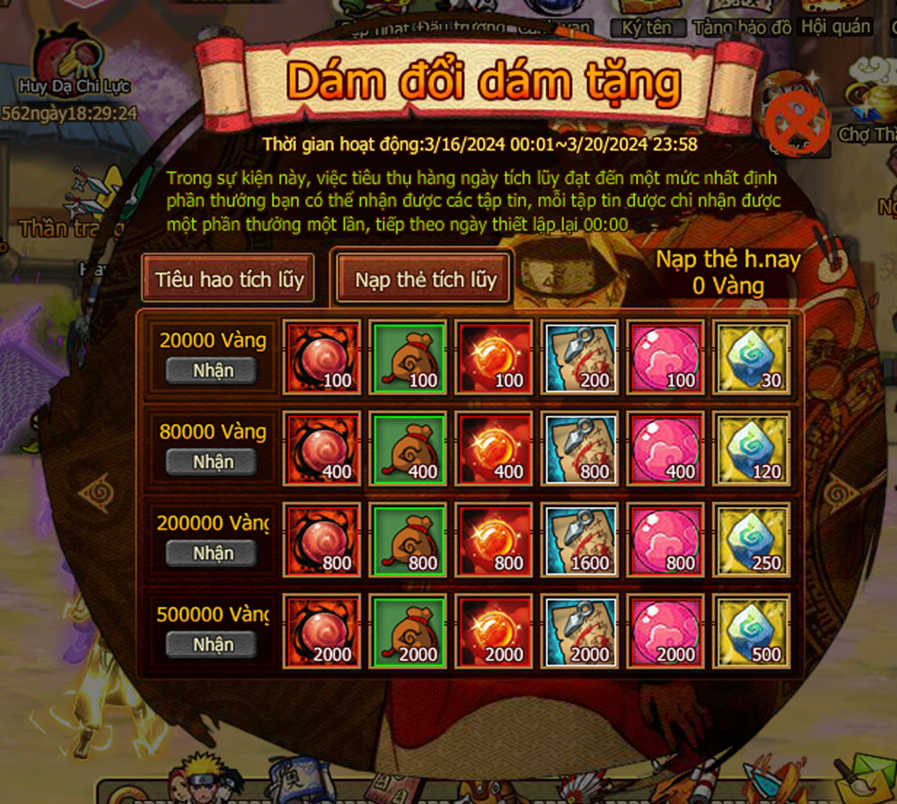Select the kunai scroll reward showing 1600

click(580, 538)
